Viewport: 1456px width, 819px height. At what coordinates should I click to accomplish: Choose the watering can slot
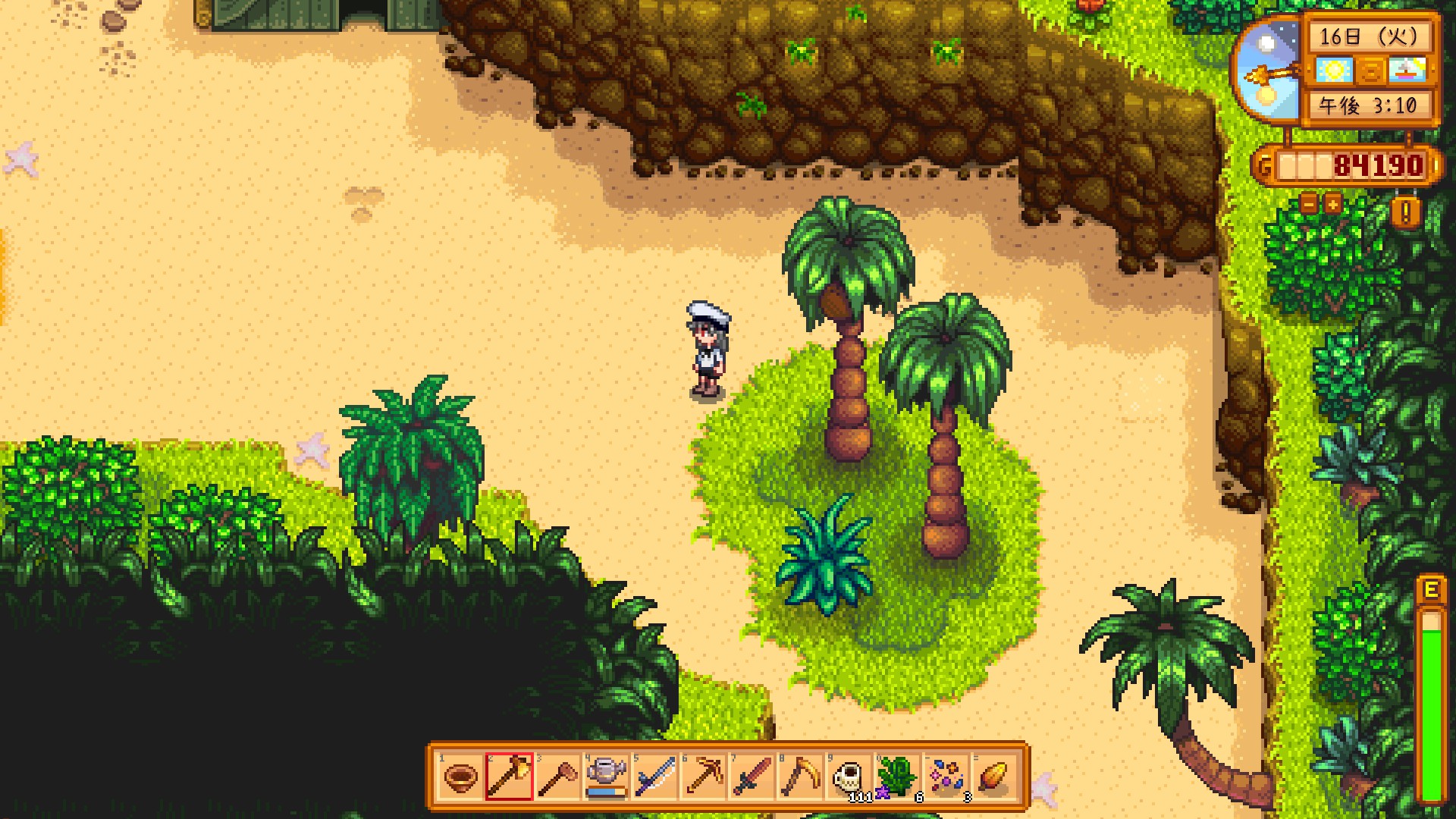(606, 777)
